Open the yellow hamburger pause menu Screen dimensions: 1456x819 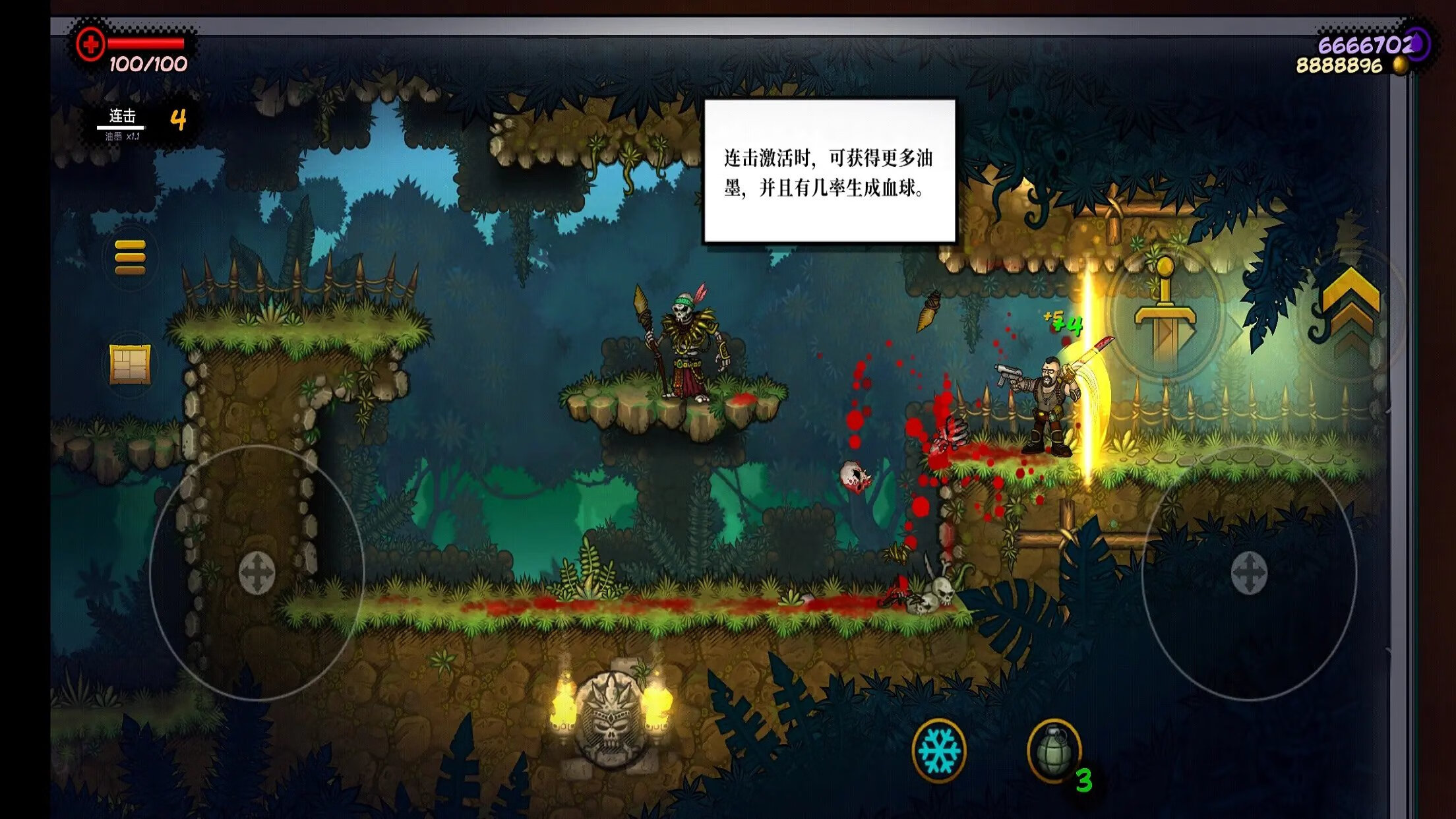click(x=130, y=257)
